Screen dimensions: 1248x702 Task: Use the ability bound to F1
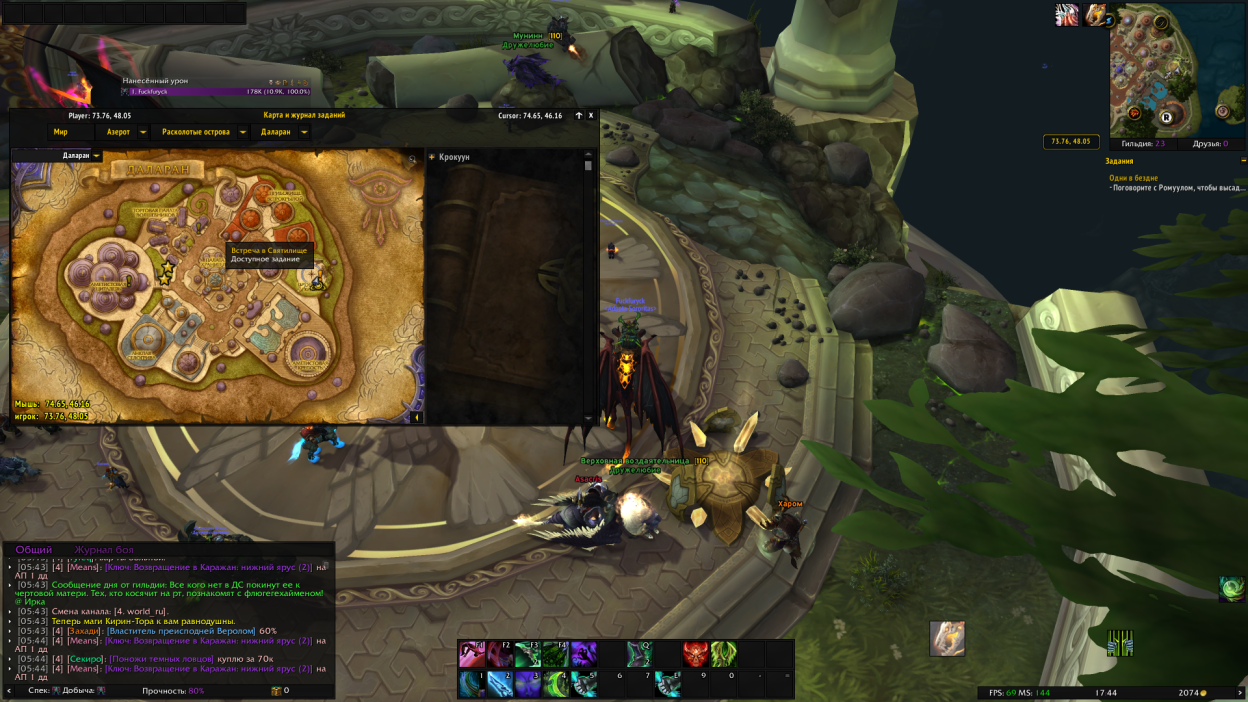(472, 654)
